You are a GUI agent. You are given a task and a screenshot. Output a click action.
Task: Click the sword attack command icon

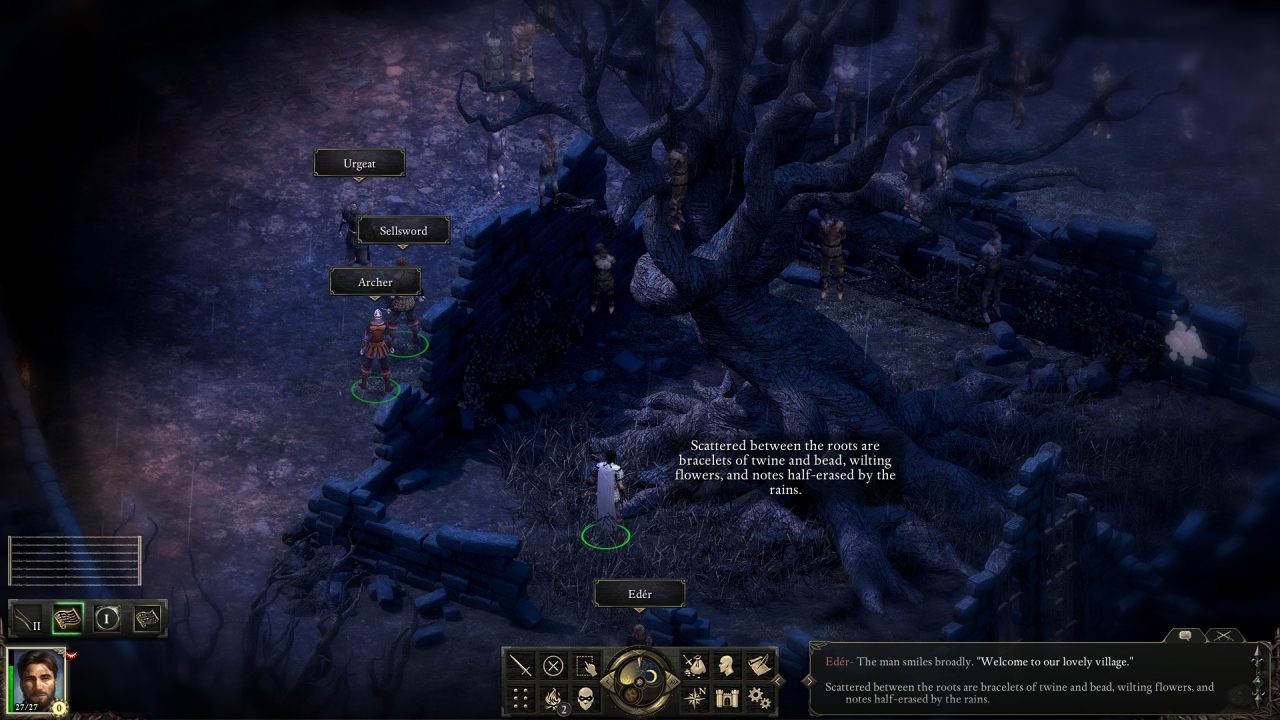pyautogui.click(x=521, y=665)
